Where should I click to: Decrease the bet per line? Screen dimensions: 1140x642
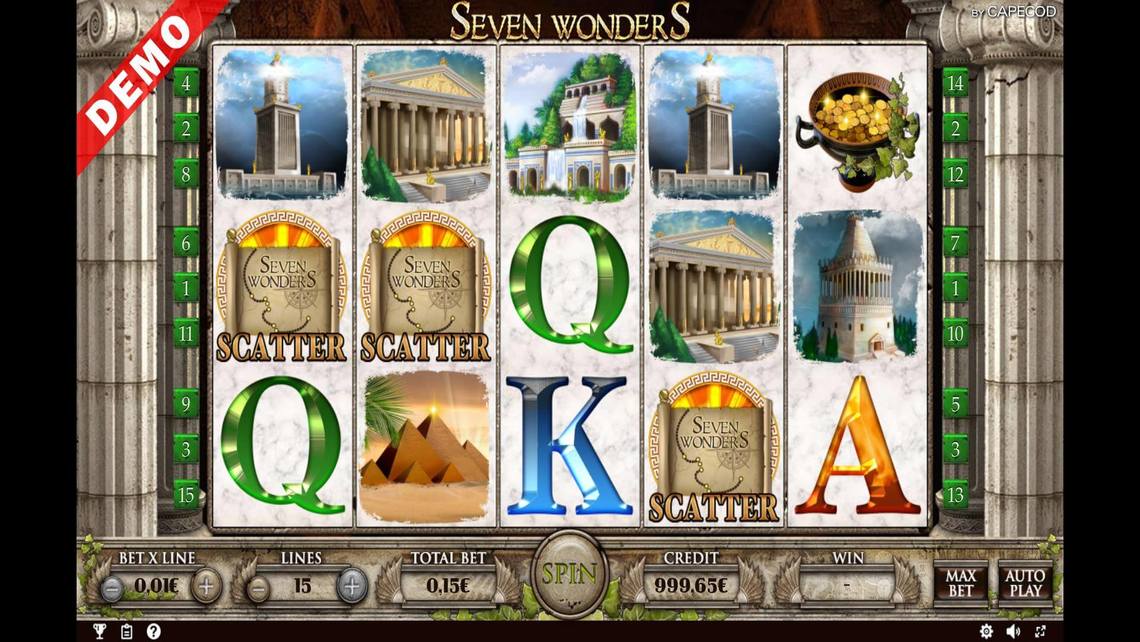(113, 587)
